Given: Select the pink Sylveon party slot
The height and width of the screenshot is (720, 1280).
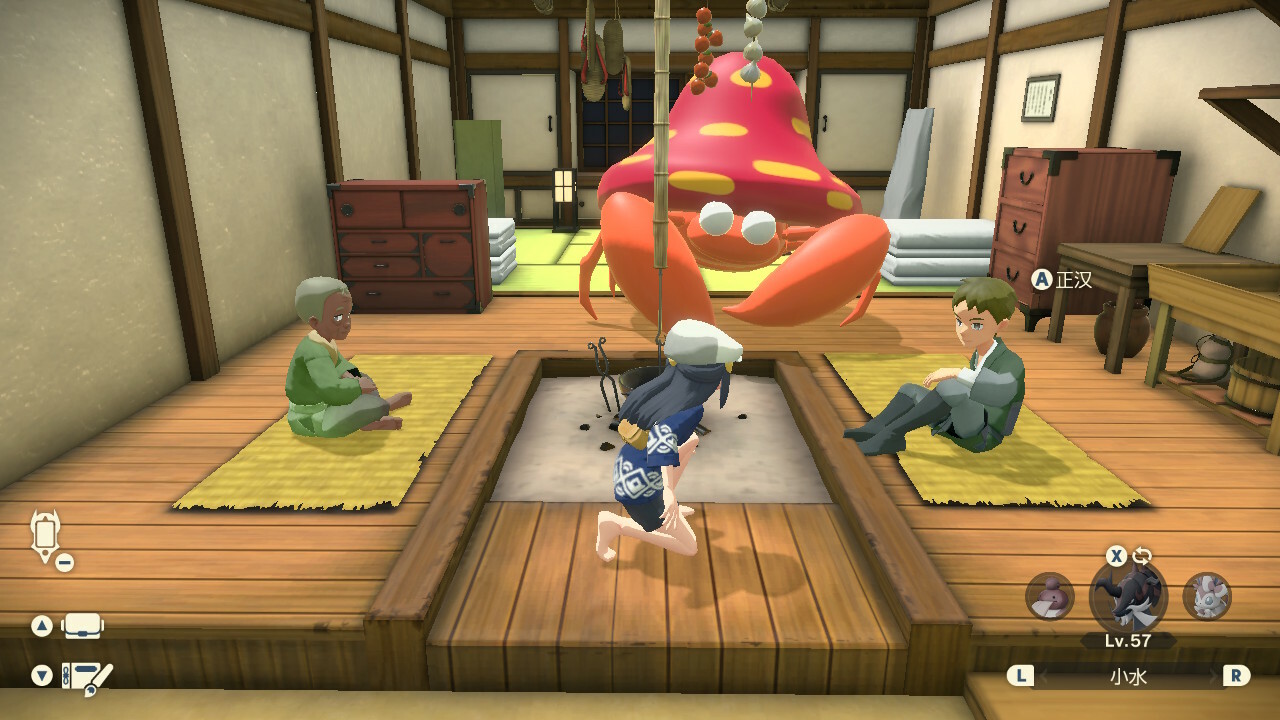Looking at the screenshot, I should pos(1206,596).
